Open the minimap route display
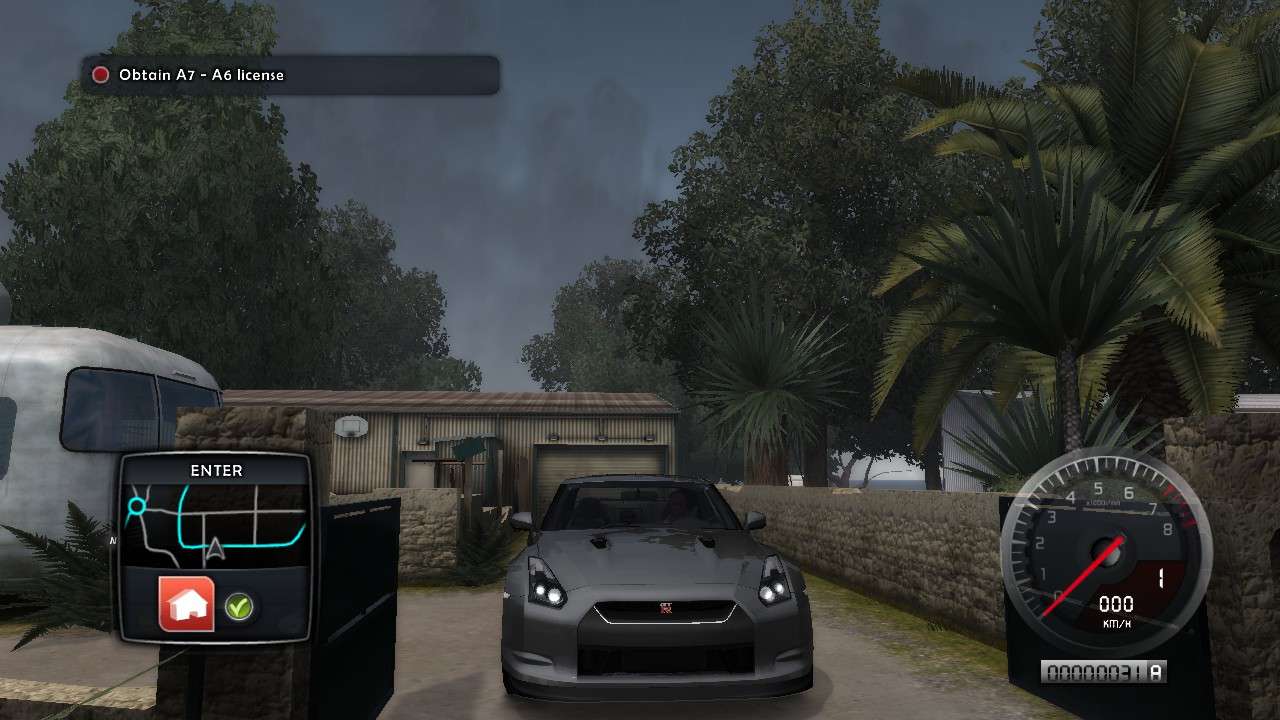 tap(217, 525)
